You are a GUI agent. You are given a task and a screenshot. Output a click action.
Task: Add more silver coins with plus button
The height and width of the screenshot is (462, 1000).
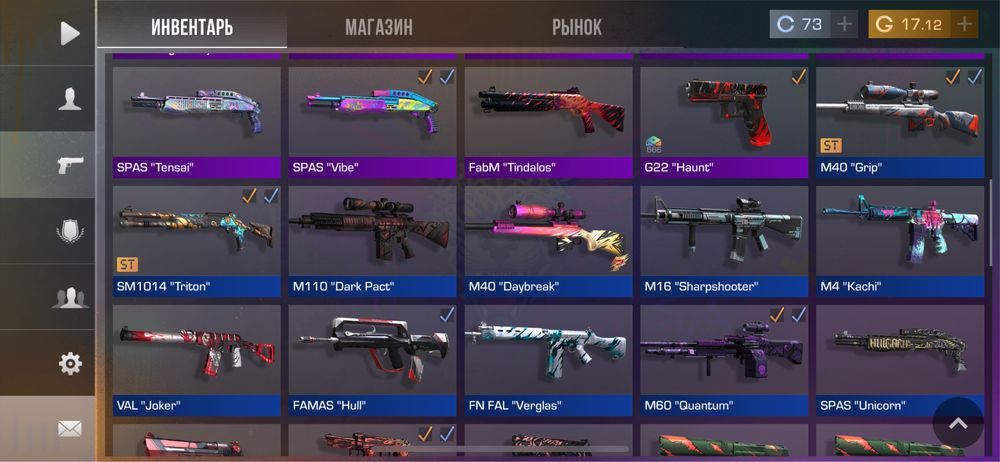(845, 24)
